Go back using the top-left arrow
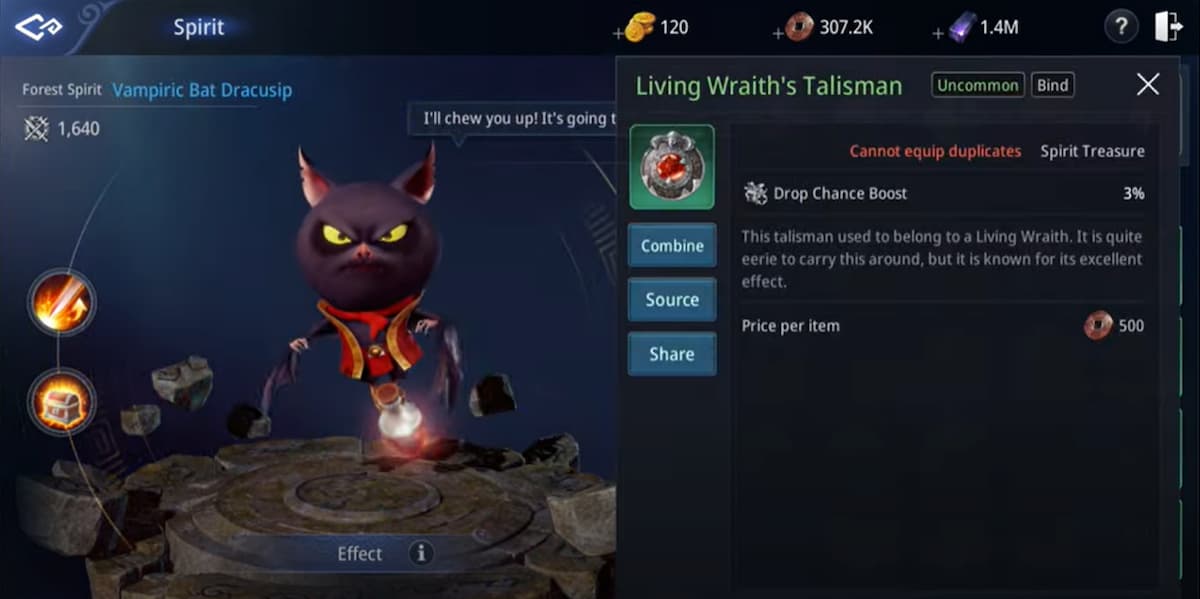Screen dimensions: 1200x599 (38, 27)
